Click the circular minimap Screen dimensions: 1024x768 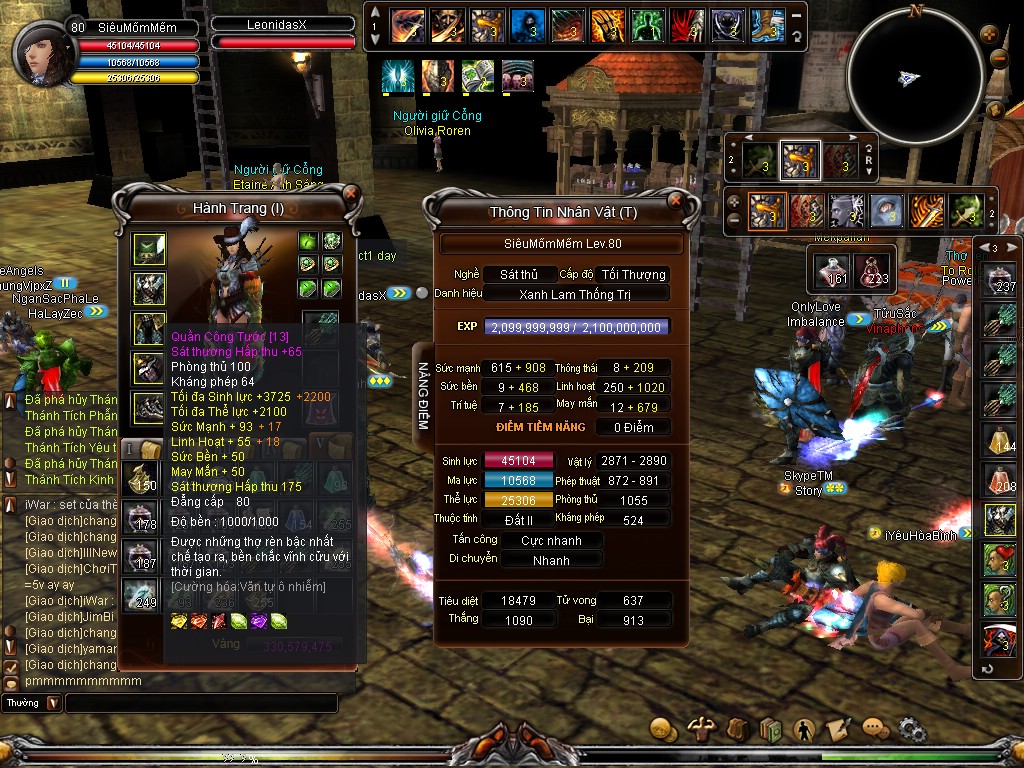coord(914,74)
